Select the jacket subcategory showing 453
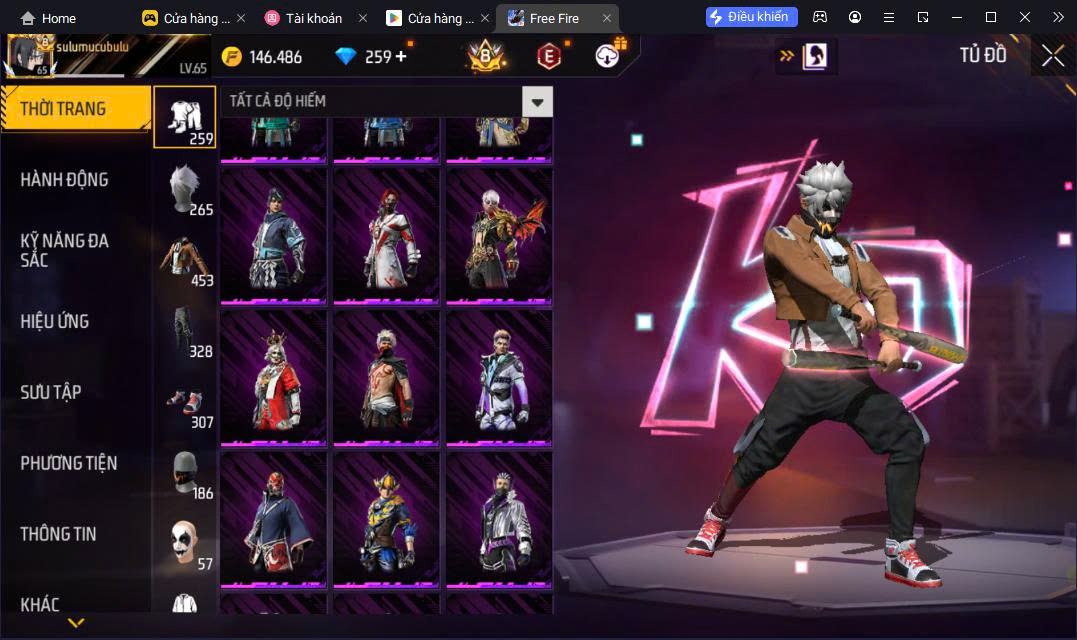Viewport: 1077px width, 640px height. (x=184, y=259)
